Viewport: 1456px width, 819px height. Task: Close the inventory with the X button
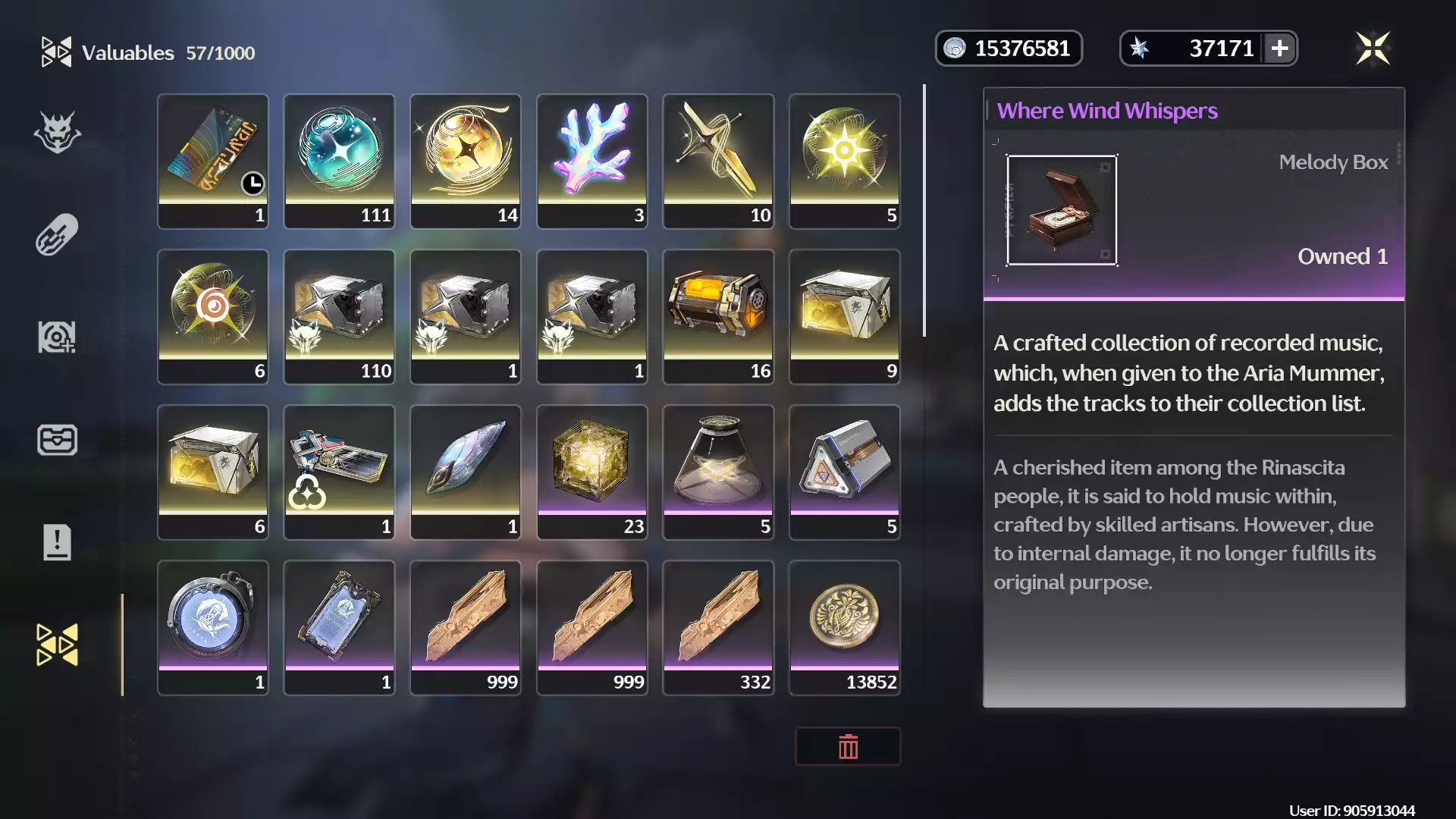(1373, 49)
